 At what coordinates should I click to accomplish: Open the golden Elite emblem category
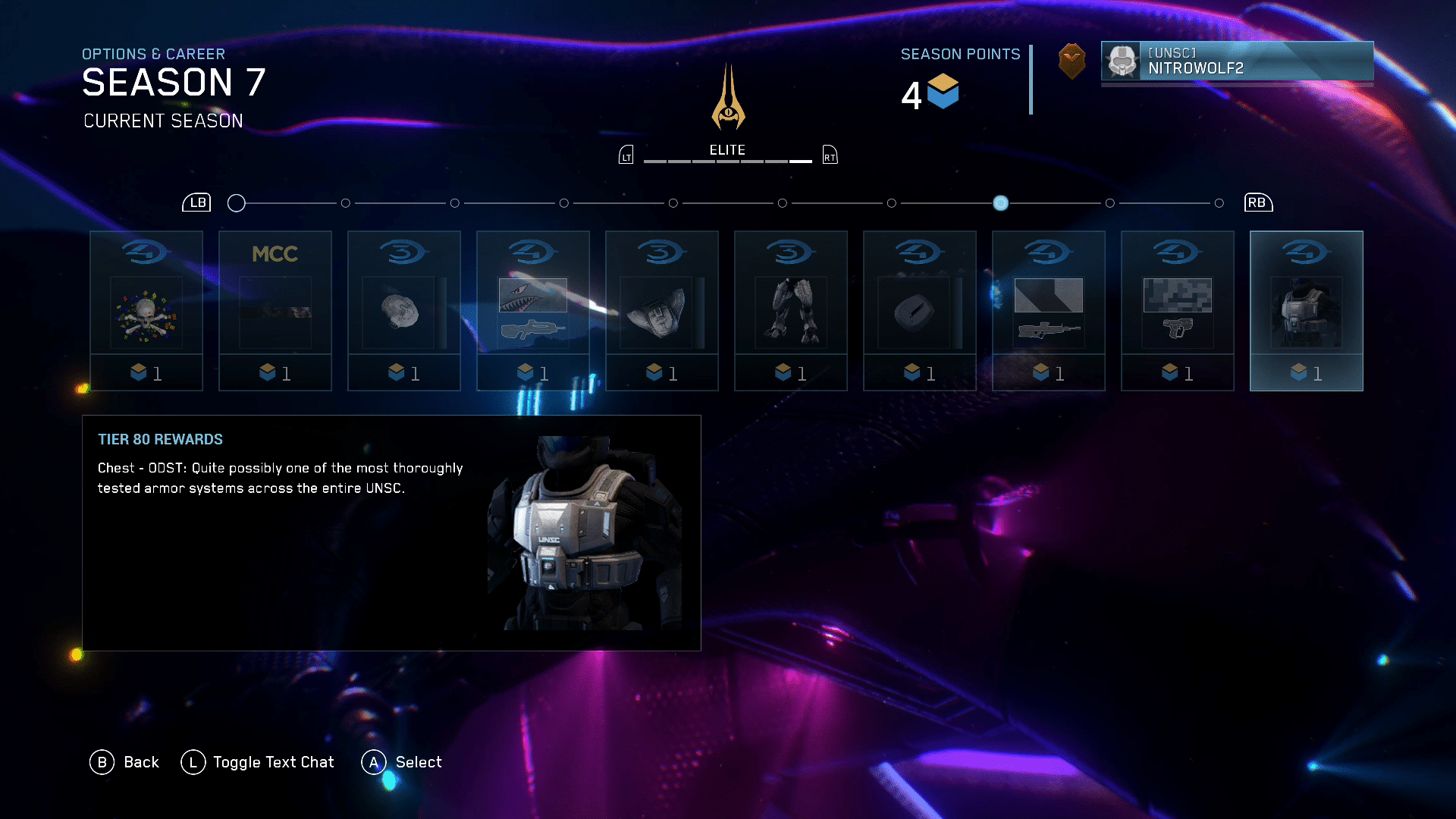click(x=728, y=99)
